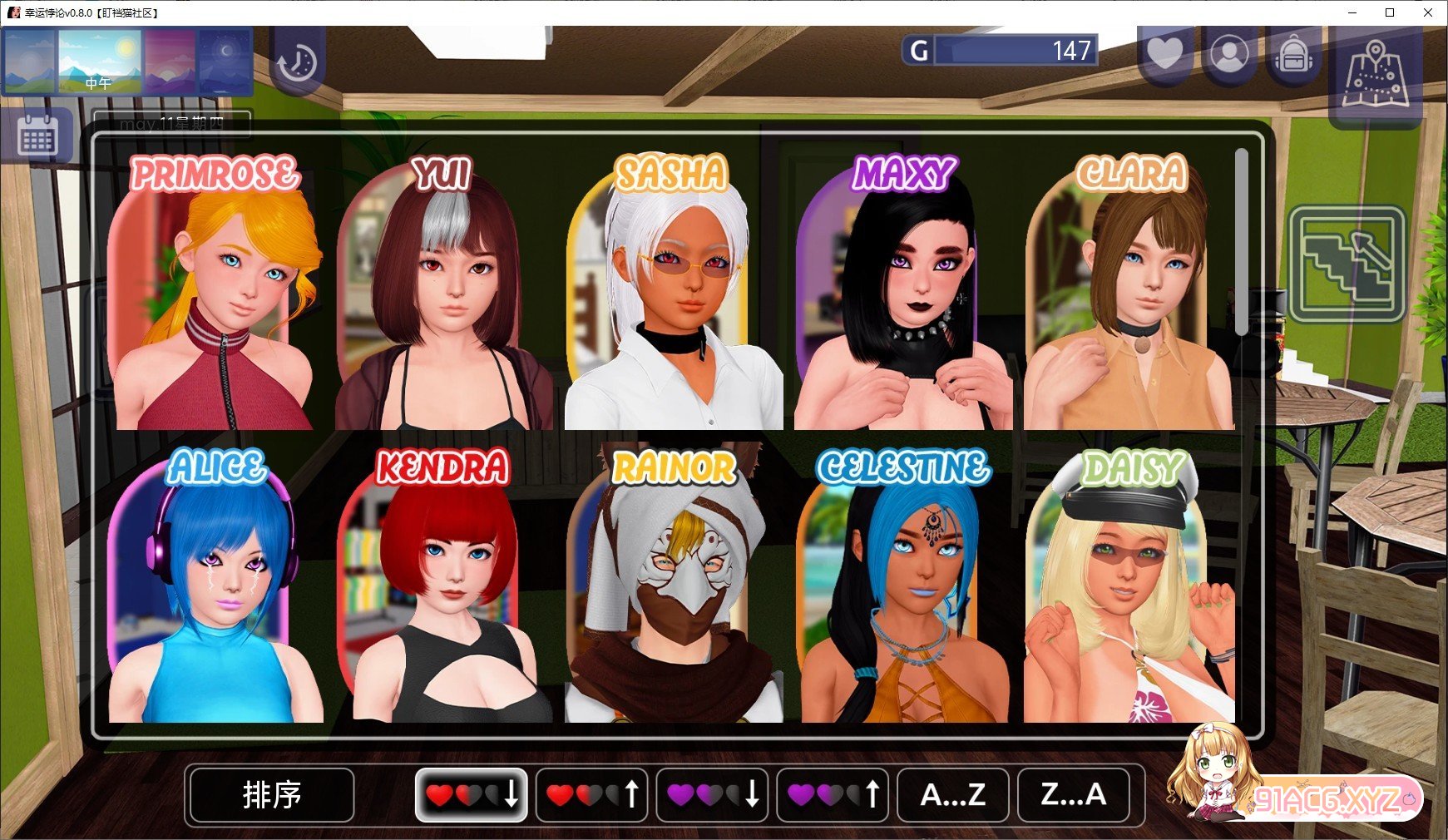Sort by red hearts descending
The image size is (1448, 840).
(471, 795)
